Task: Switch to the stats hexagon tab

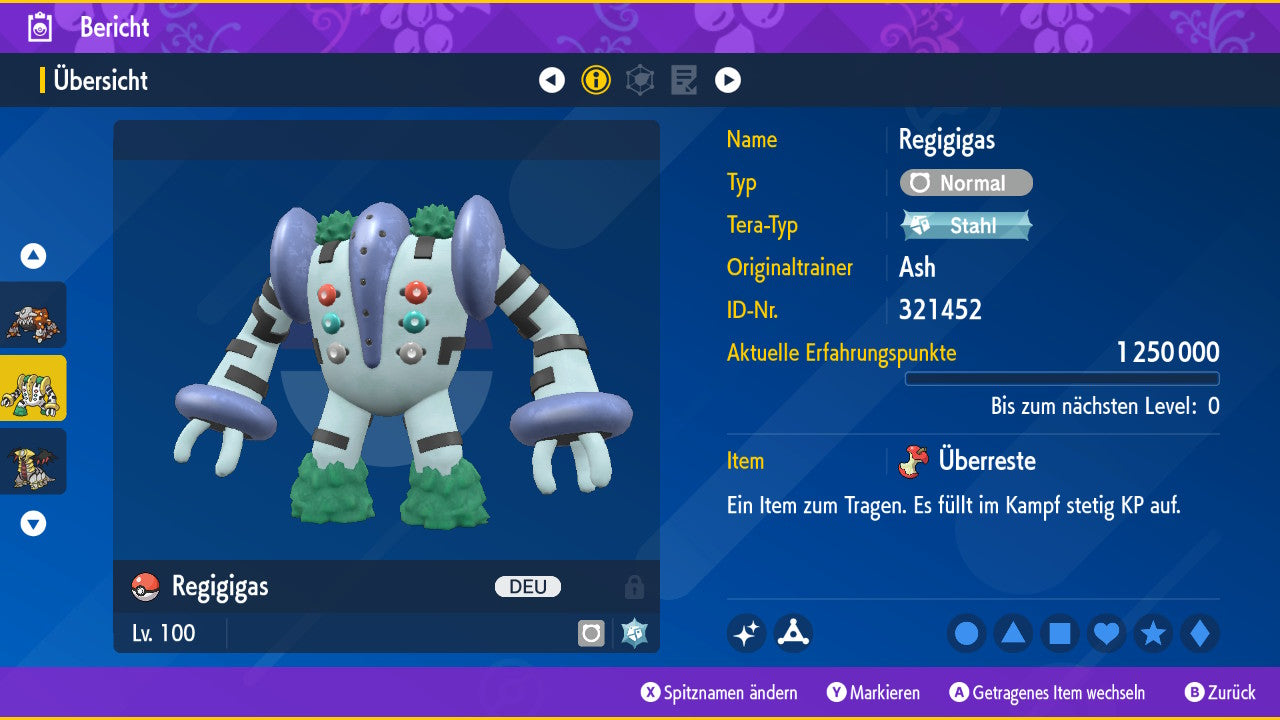Action: pos(640,80)
